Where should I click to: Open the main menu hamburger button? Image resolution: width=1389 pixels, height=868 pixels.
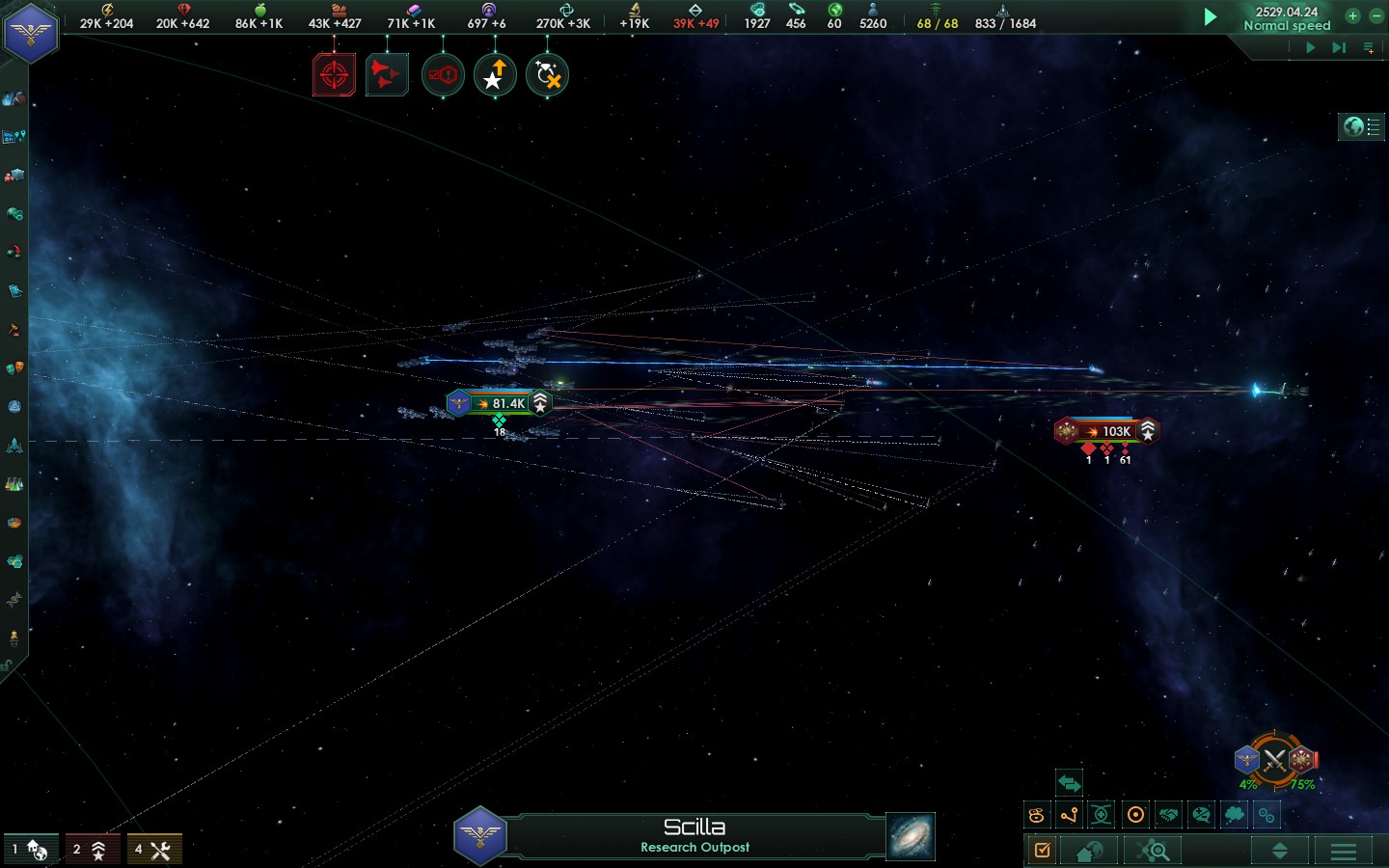pyautogui.click(x=1344, y=851)
